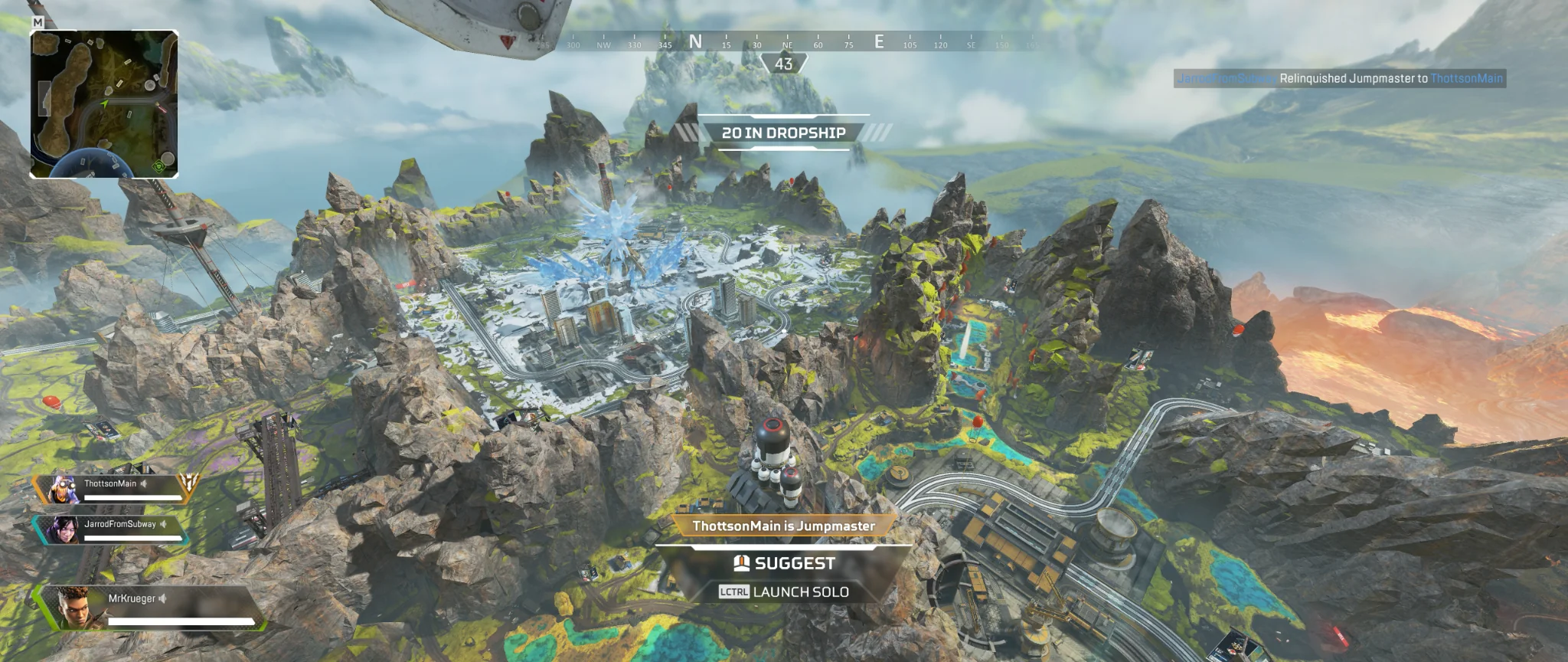Click the Relinquished Jumpmaster feed message
This screenshot has height=662, width=1568.
(1338, 77)
